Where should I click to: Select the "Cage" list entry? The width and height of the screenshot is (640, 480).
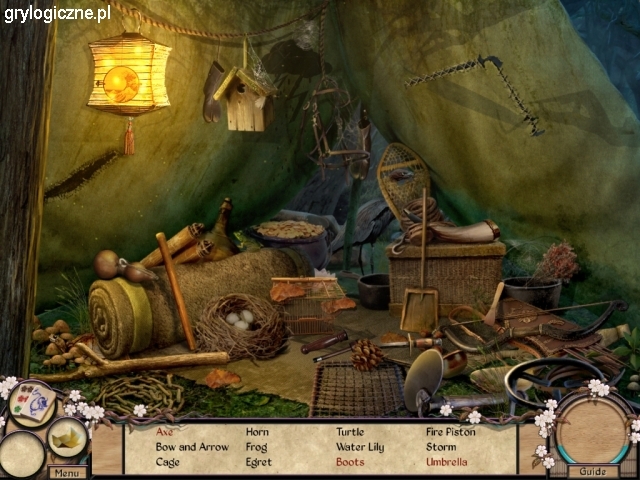[x=168, y=462]
